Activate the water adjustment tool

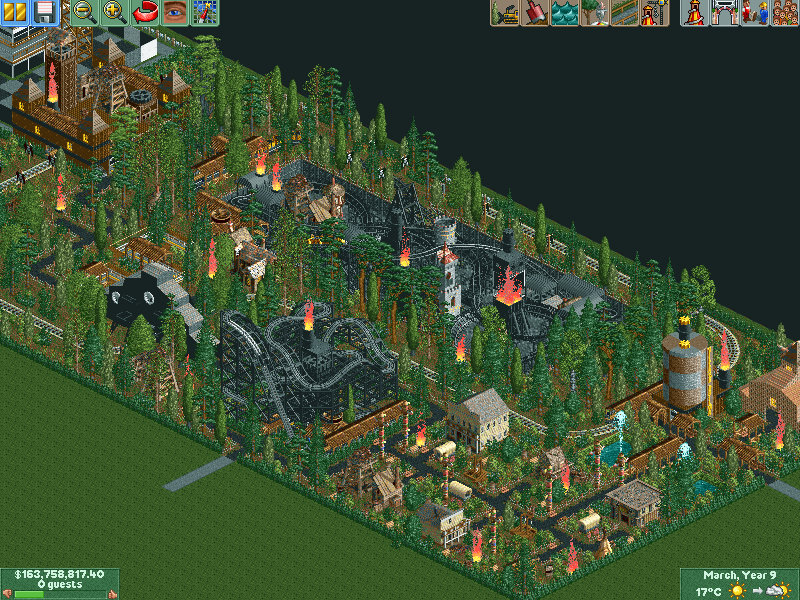point(565,13)
